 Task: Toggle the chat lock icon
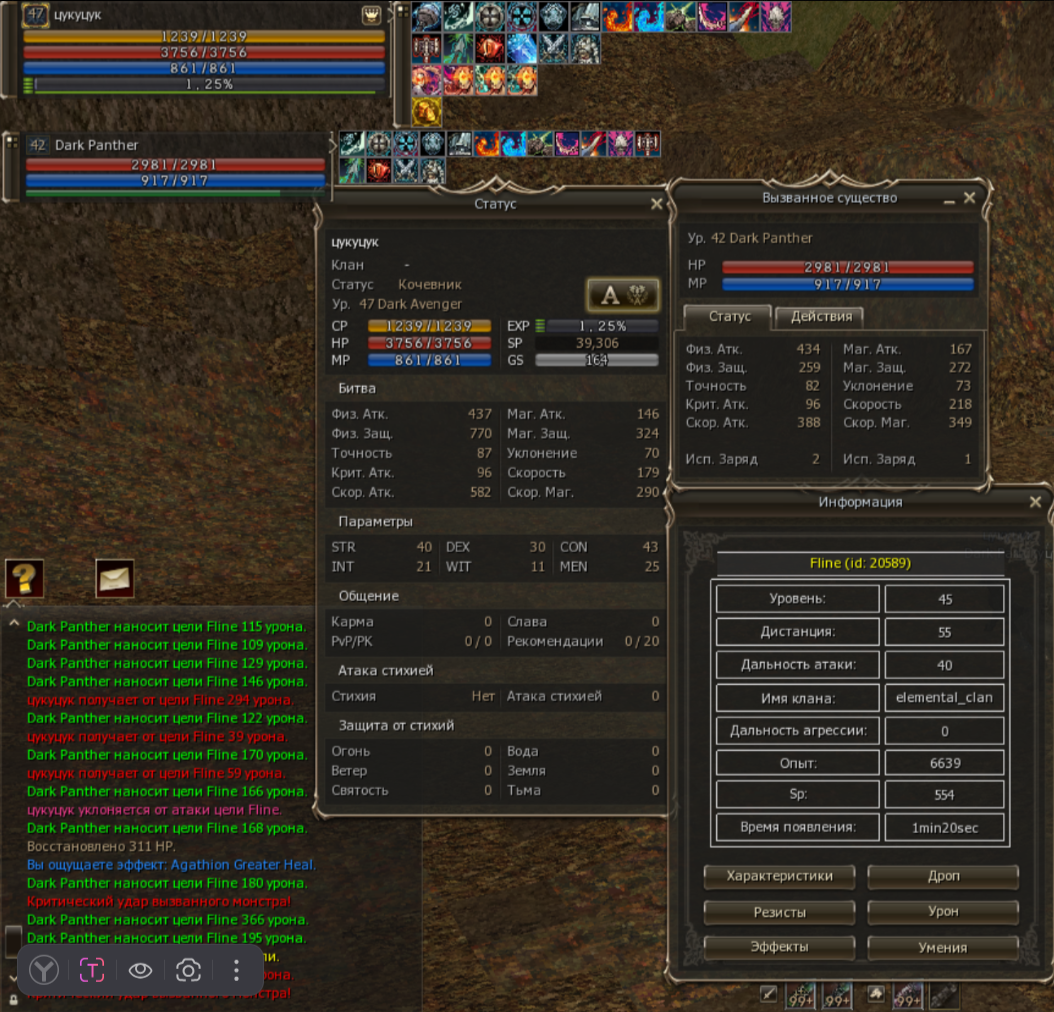point(13,999)
